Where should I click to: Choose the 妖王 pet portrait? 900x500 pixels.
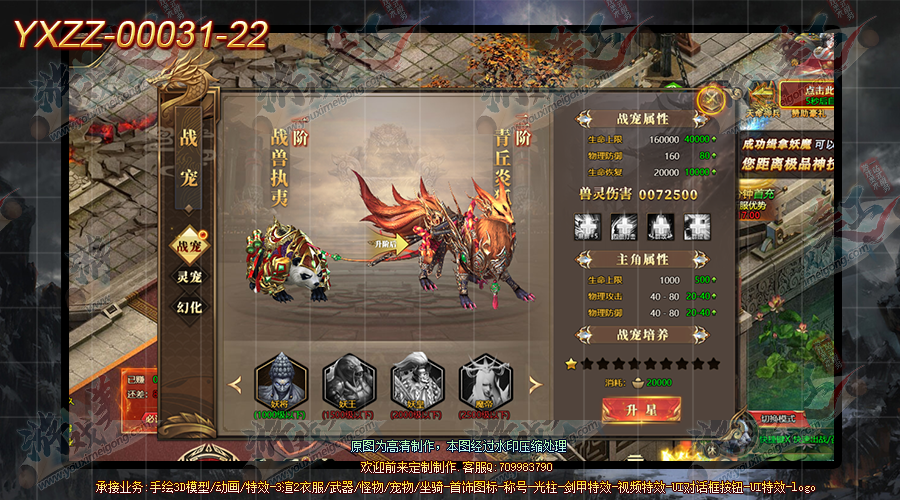point(348,378)
